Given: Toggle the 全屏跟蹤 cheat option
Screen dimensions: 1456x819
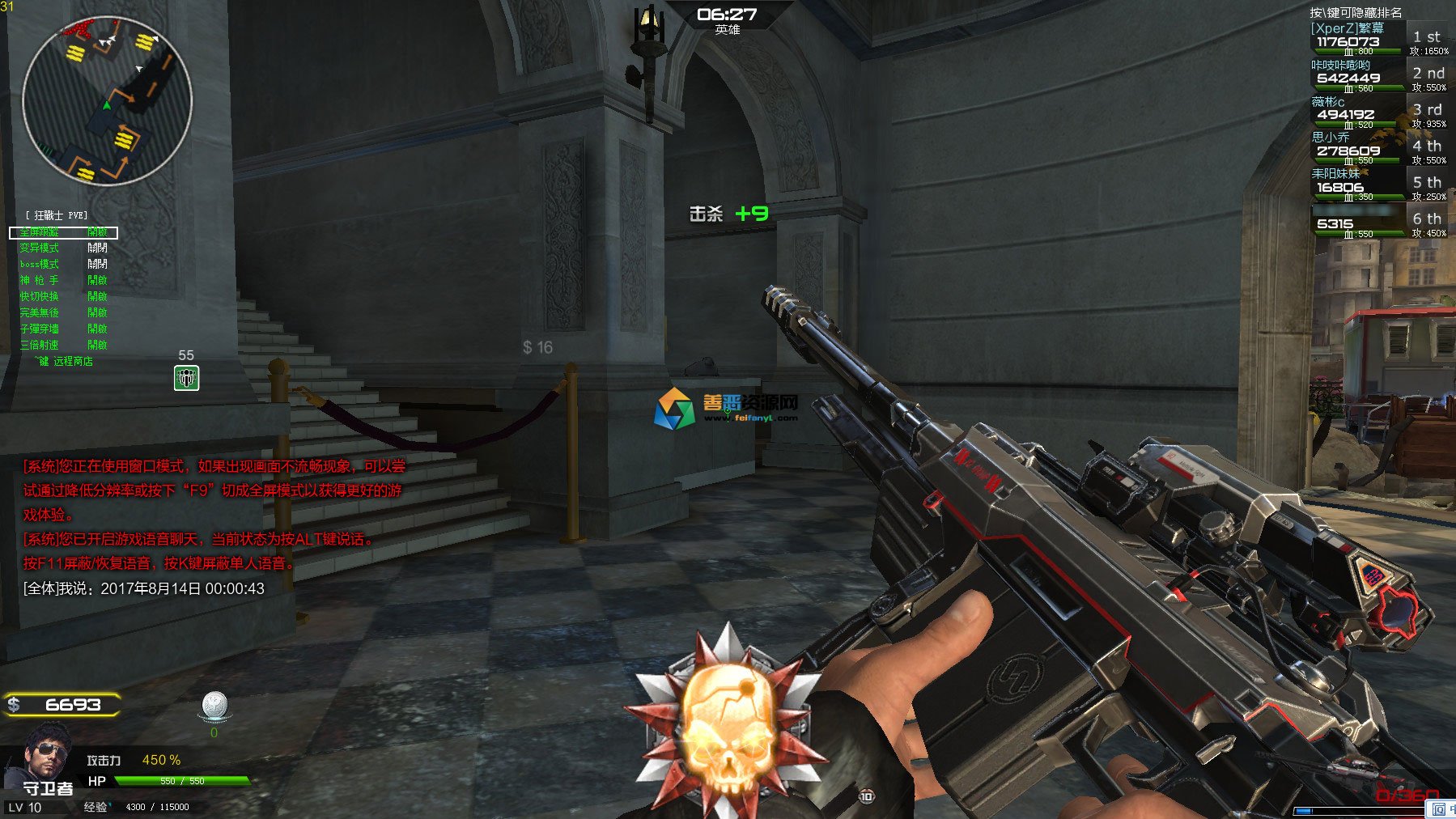Looking at the screenshot, I should pyautogui.click(x=63, y=232).
